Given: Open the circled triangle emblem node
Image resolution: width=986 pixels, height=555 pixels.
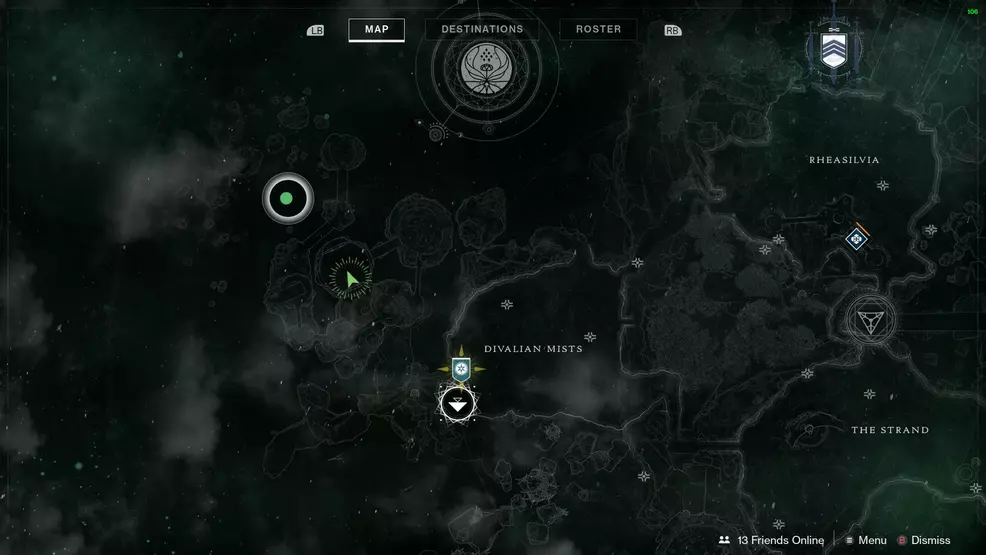Looking at the screenshot, I should click(869, 320).
